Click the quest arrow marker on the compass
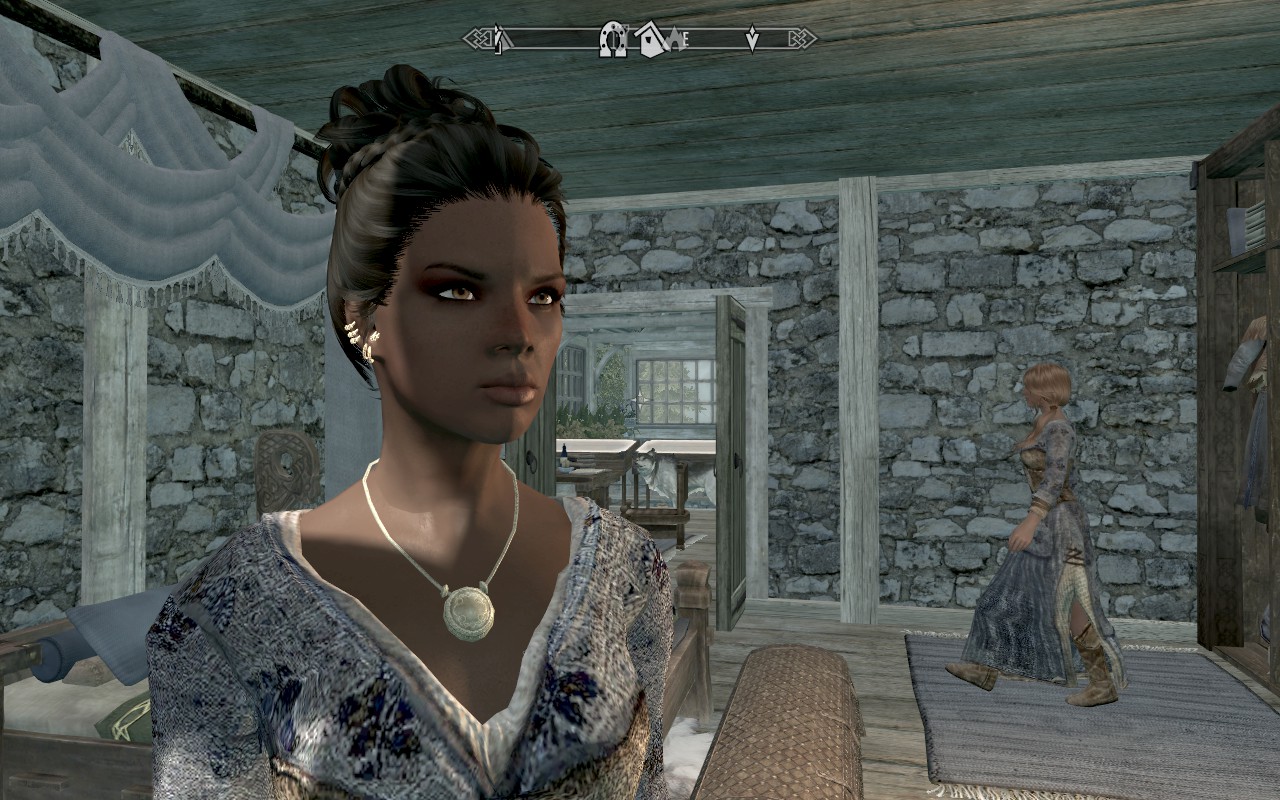The image size is (1280, 800). [752, 38]
